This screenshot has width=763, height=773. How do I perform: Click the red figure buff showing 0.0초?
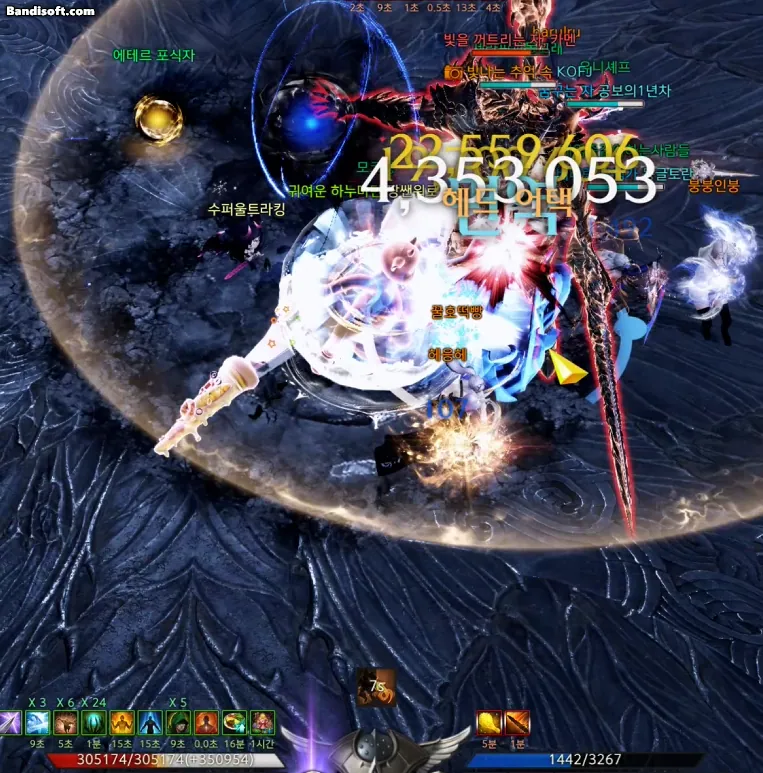(x=206, y=722)
